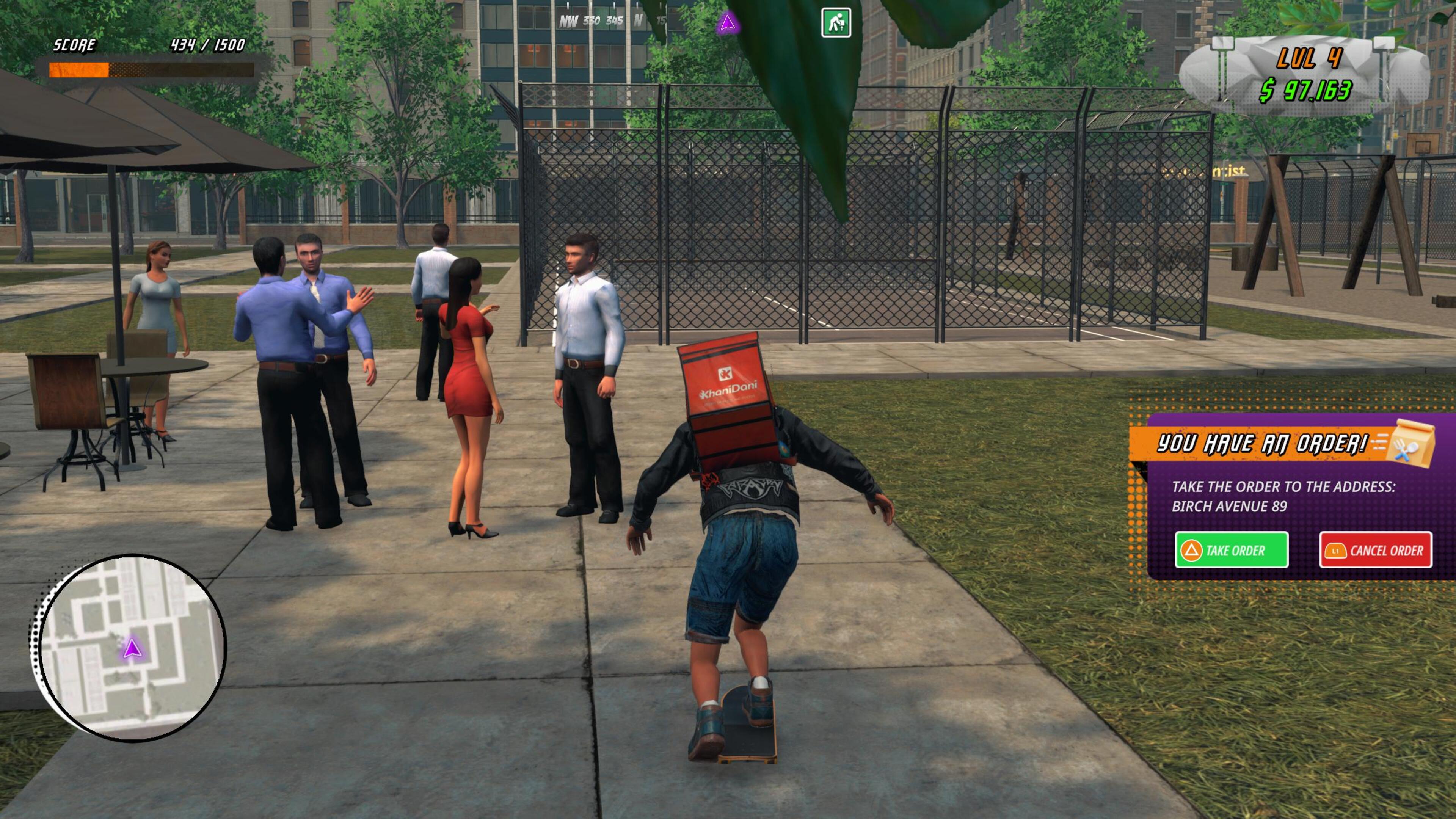Click the green changing-station objective icon at top

[x=837, y=22]
